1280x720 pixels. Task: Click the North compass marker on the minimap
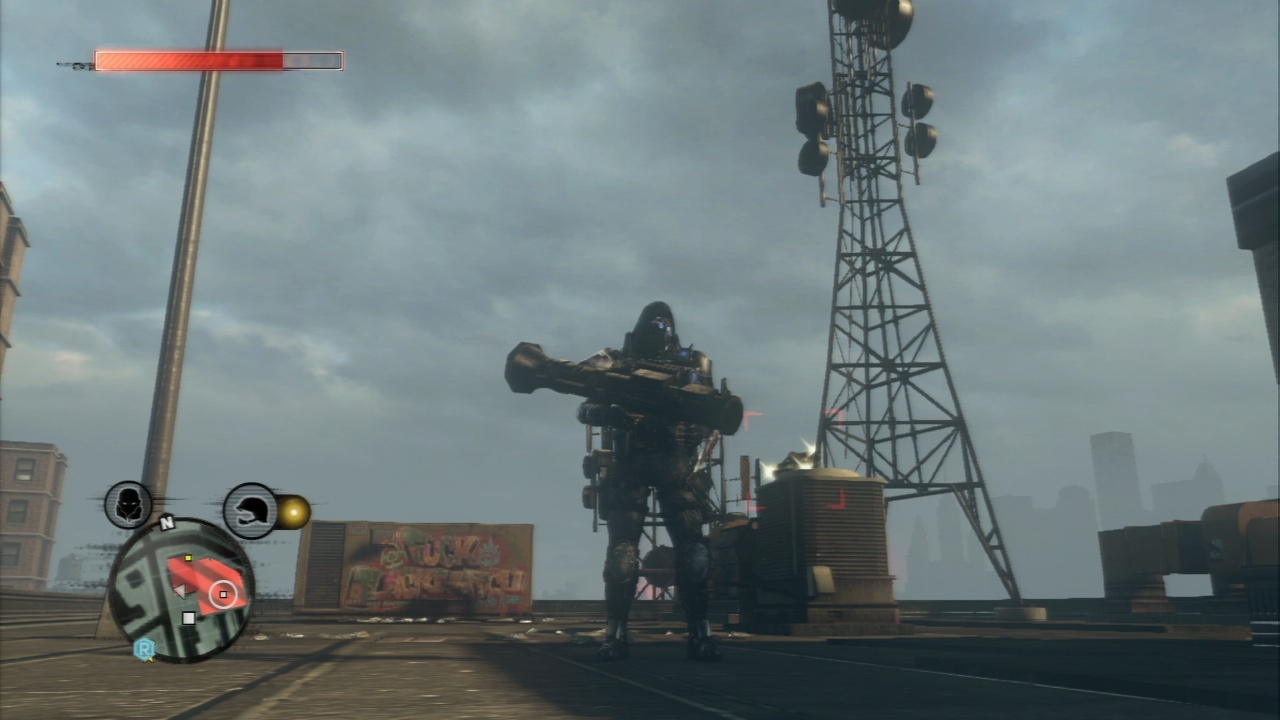(x=167, y=521)
